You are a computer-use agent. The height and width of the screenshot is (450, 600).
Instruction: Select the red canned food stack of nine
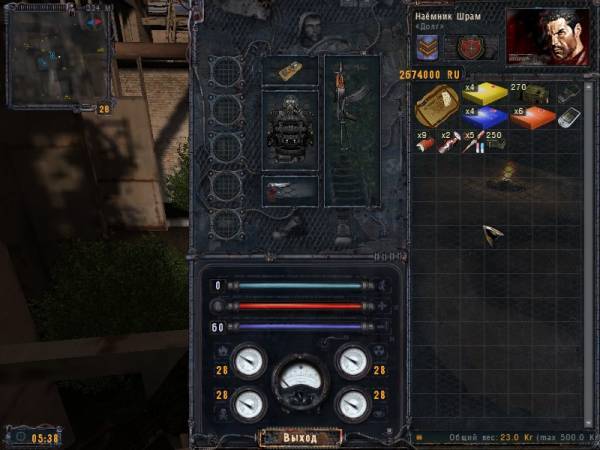(424, 142)
